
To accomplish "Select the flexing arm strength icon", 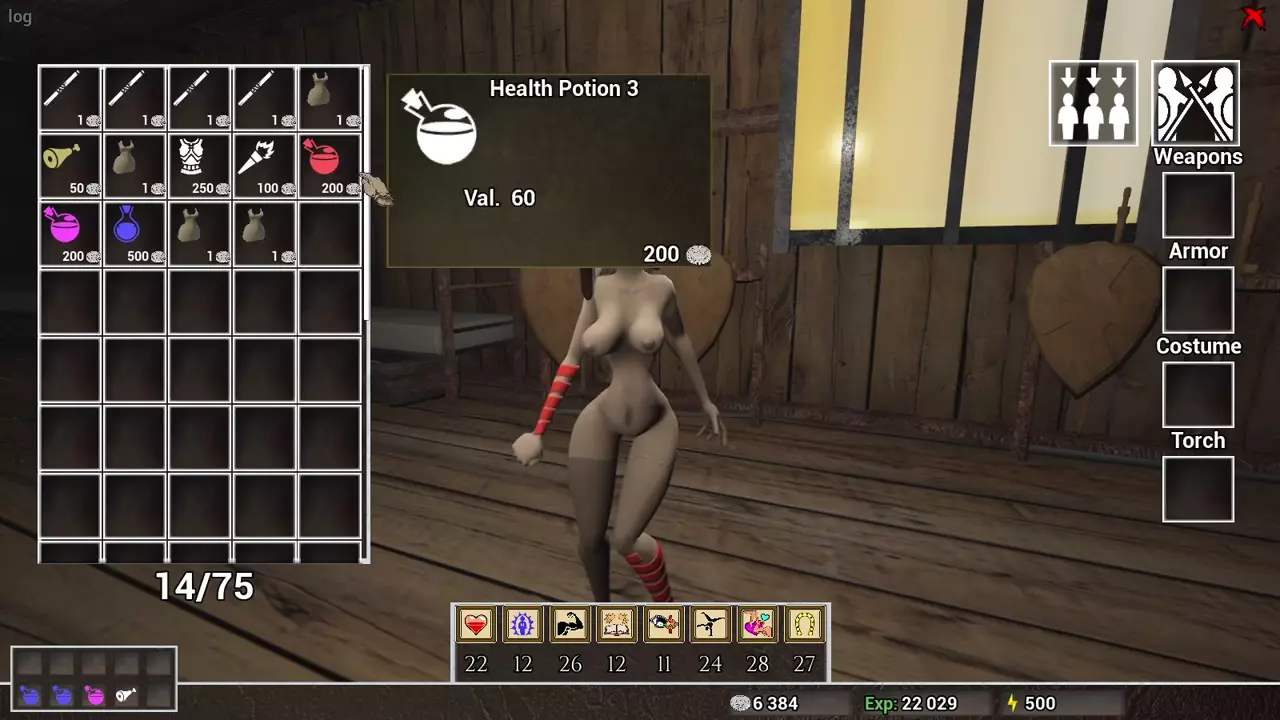I will (570, 625).
